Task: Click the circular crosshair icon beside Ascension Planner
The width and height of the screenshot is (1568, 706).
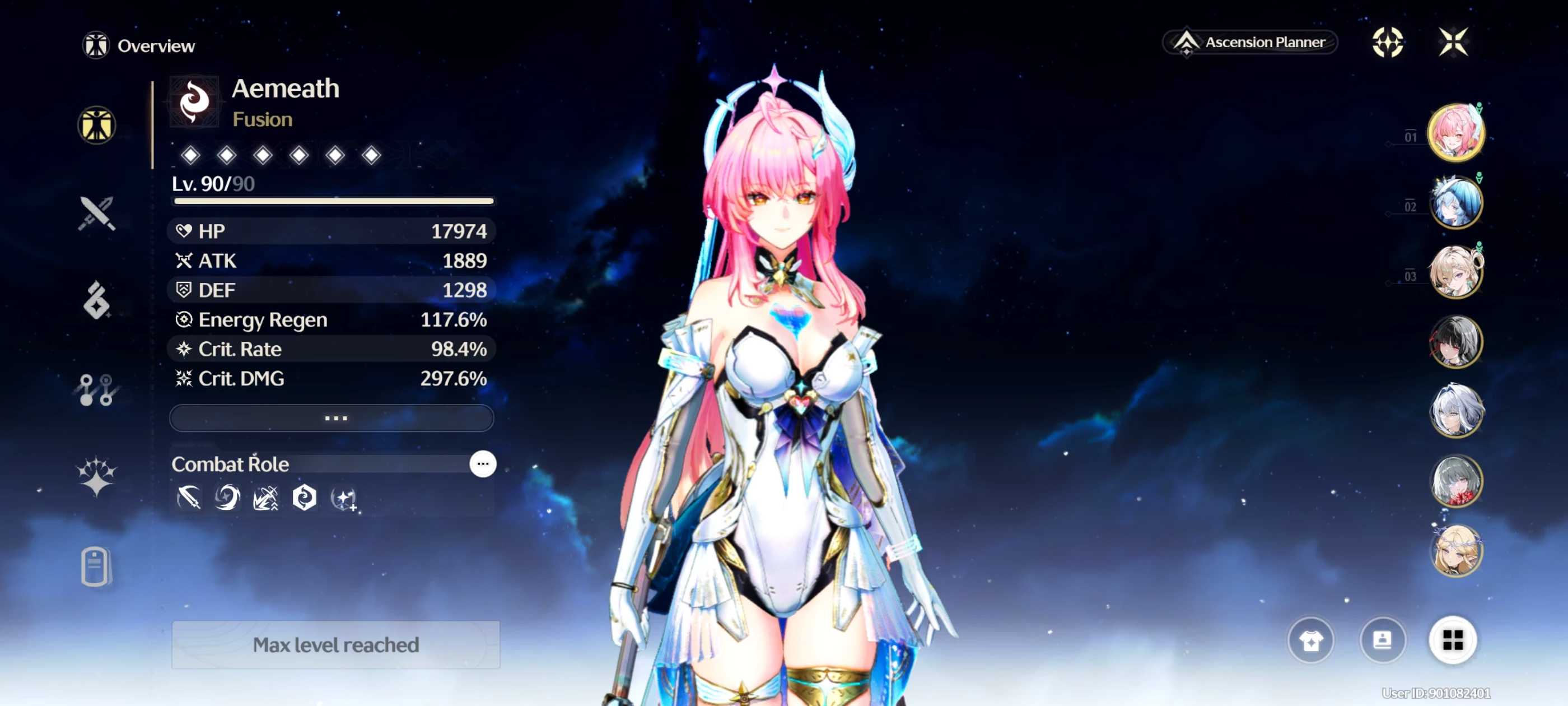Action: pos(1387,43)
